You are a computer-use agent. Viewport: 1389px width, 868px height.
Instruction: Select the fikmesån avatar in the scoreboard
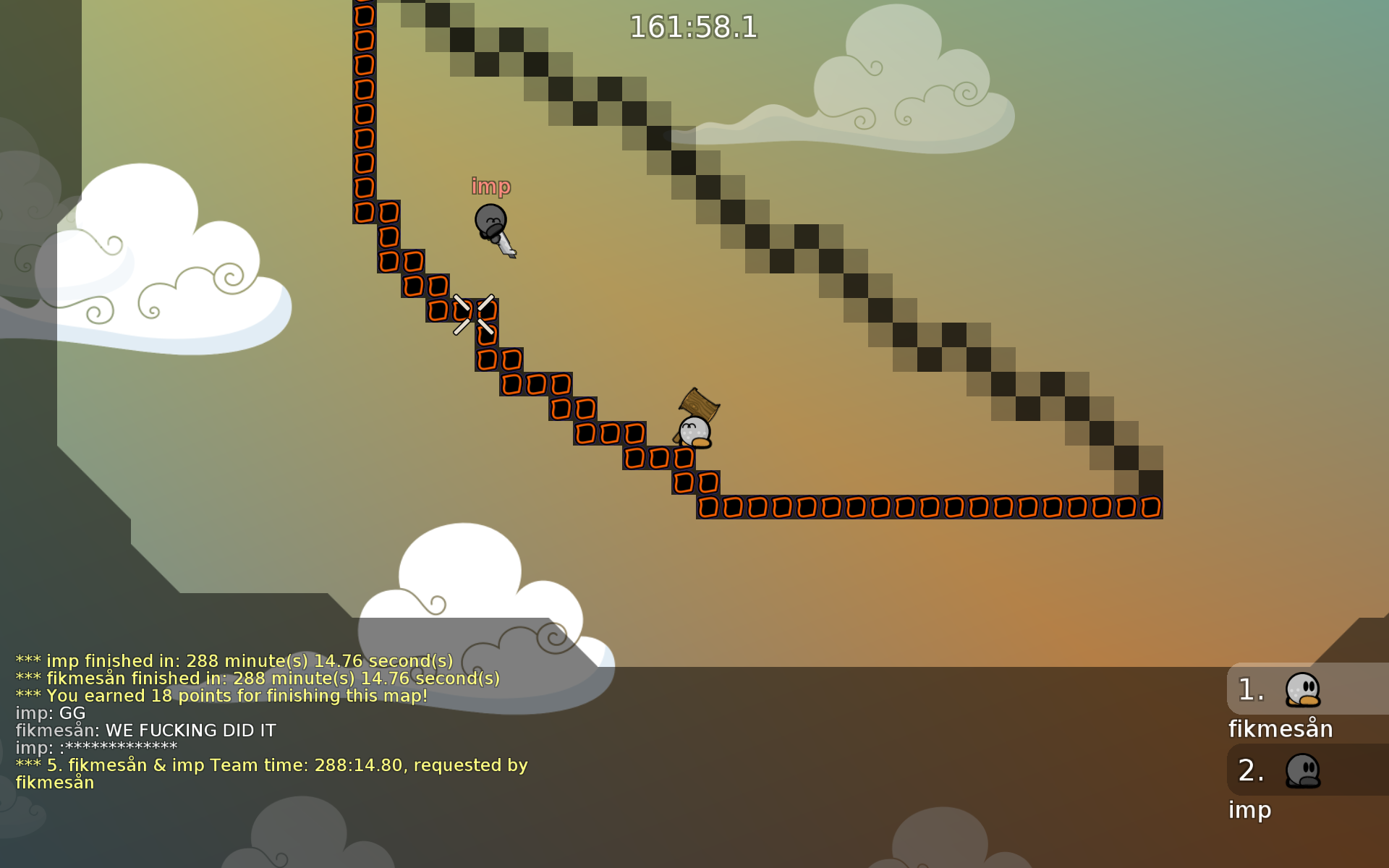coord(1302,691)
